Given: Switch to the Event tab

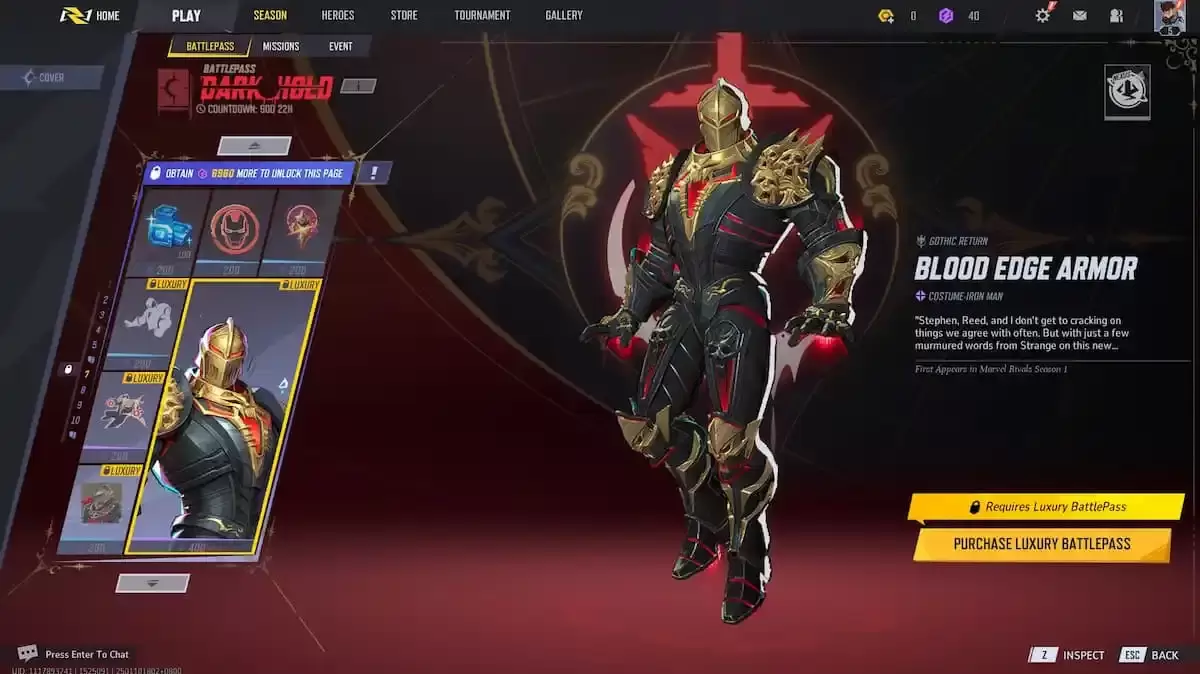Looking at the screenshot, I should coord(340,47).
